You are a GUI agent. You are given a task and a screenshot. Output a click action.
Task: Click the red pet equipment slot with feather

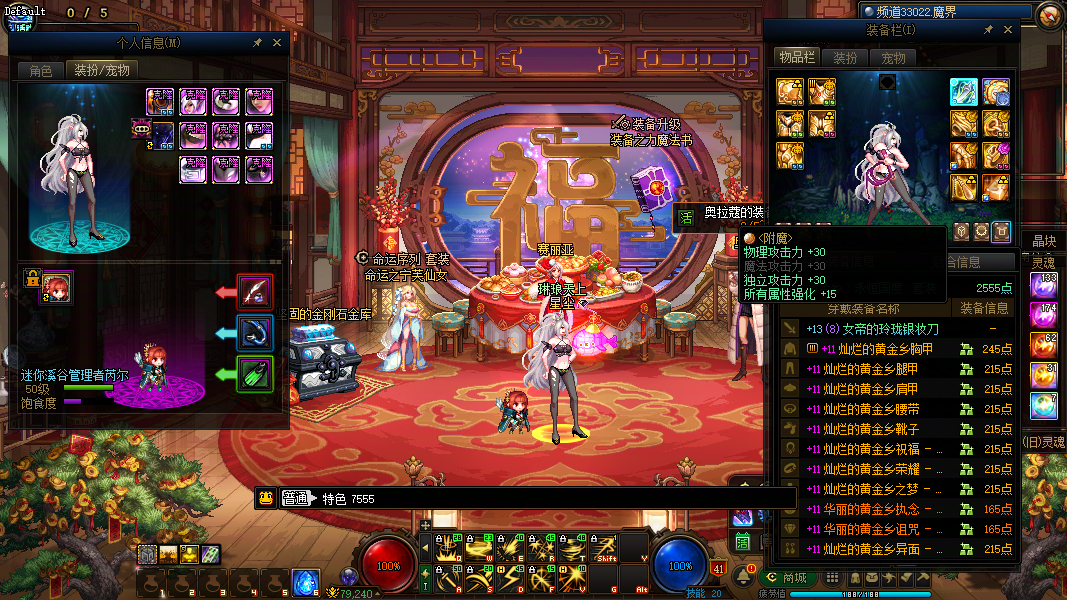[x=256, y=292]
